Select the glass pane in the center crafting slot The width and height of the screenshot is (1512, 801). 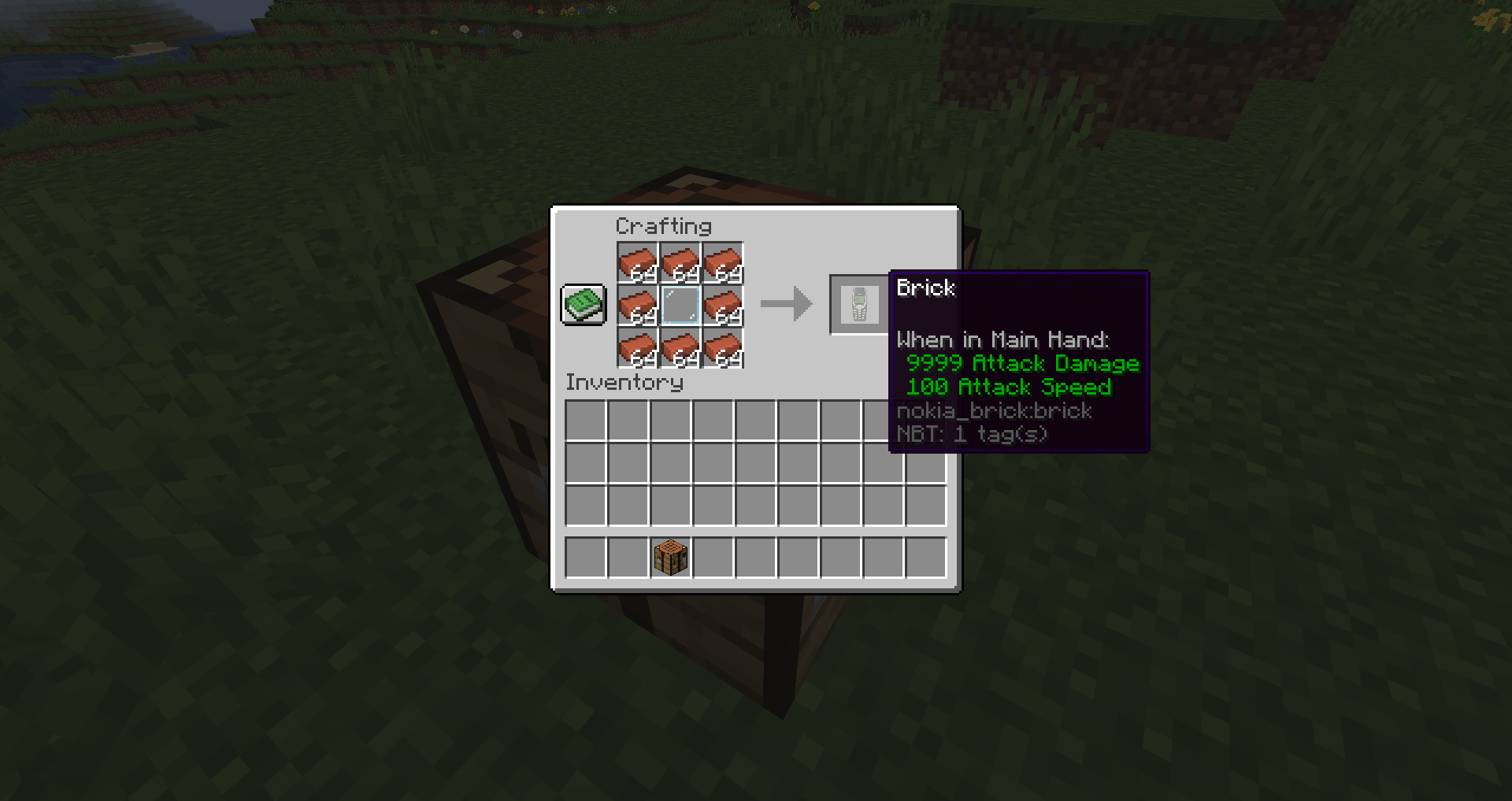679,305
